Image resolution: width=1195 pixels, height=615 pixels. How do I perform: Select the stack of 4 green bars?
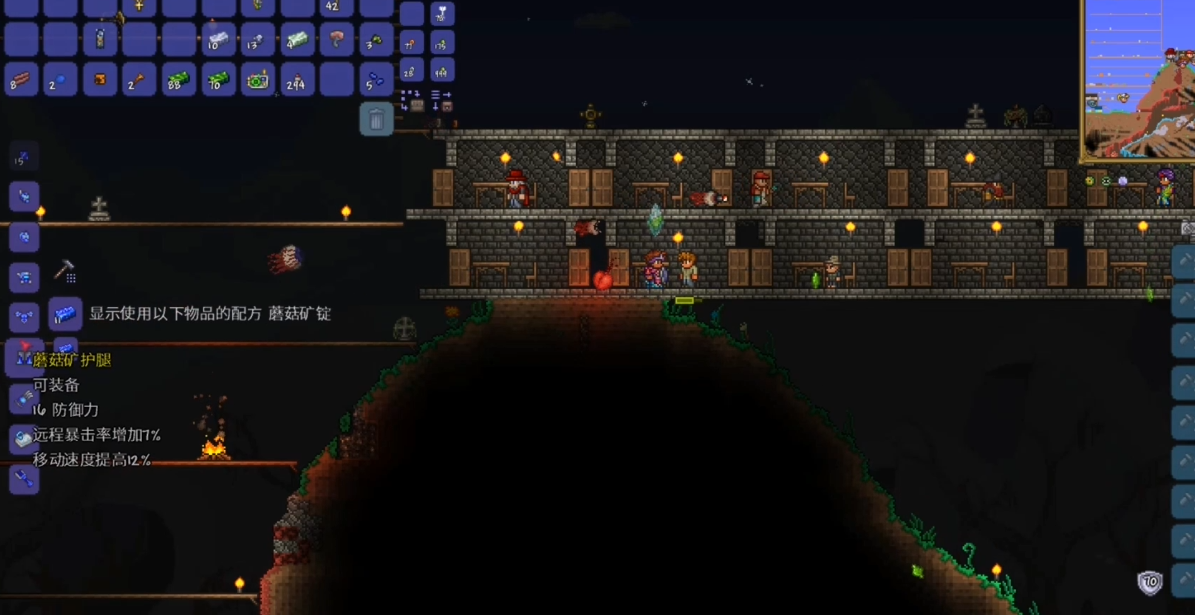(x=297, y=40)
